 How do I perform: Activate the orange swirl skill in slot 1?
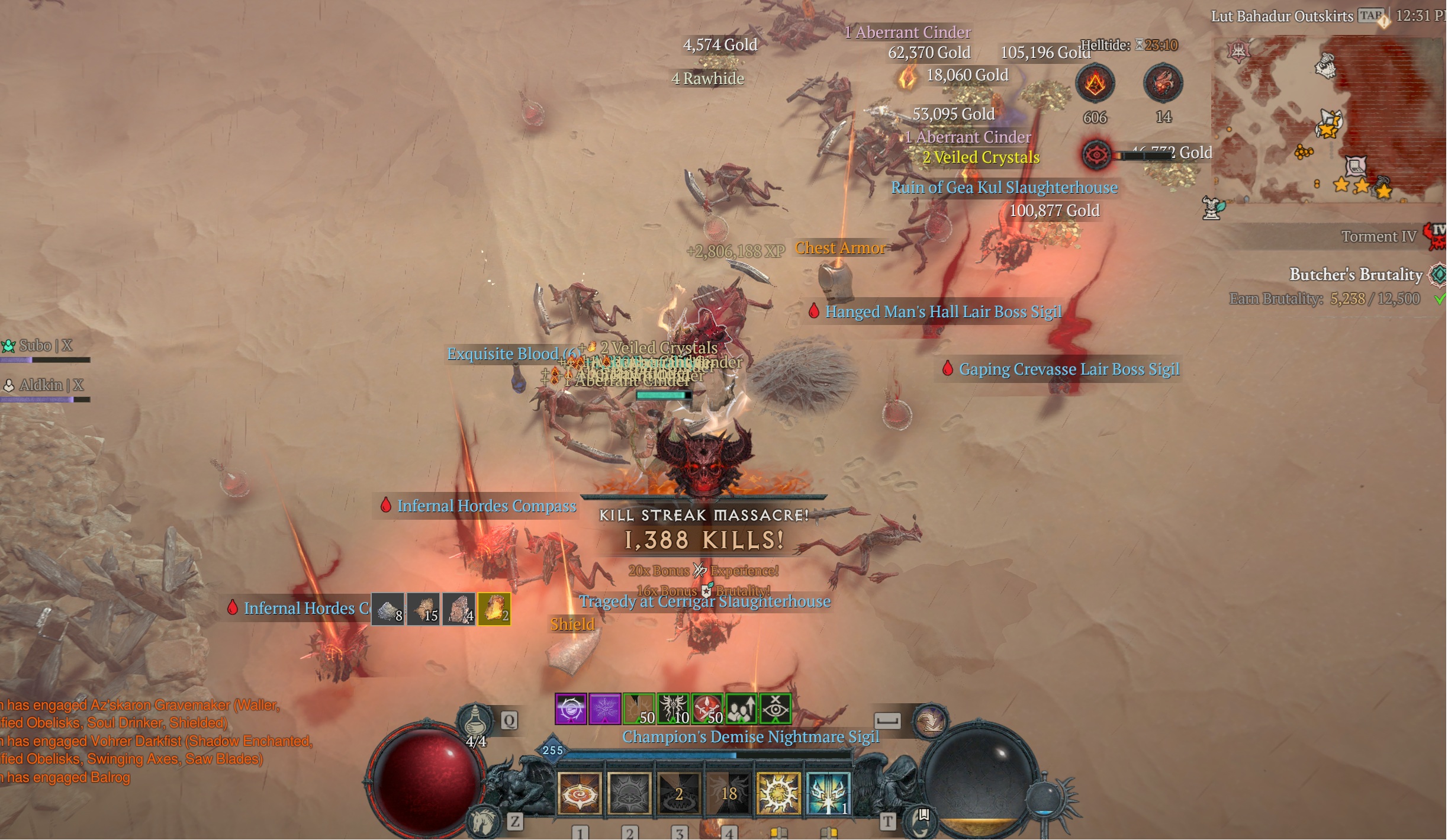pyautogui.click(x=580, y=794)
